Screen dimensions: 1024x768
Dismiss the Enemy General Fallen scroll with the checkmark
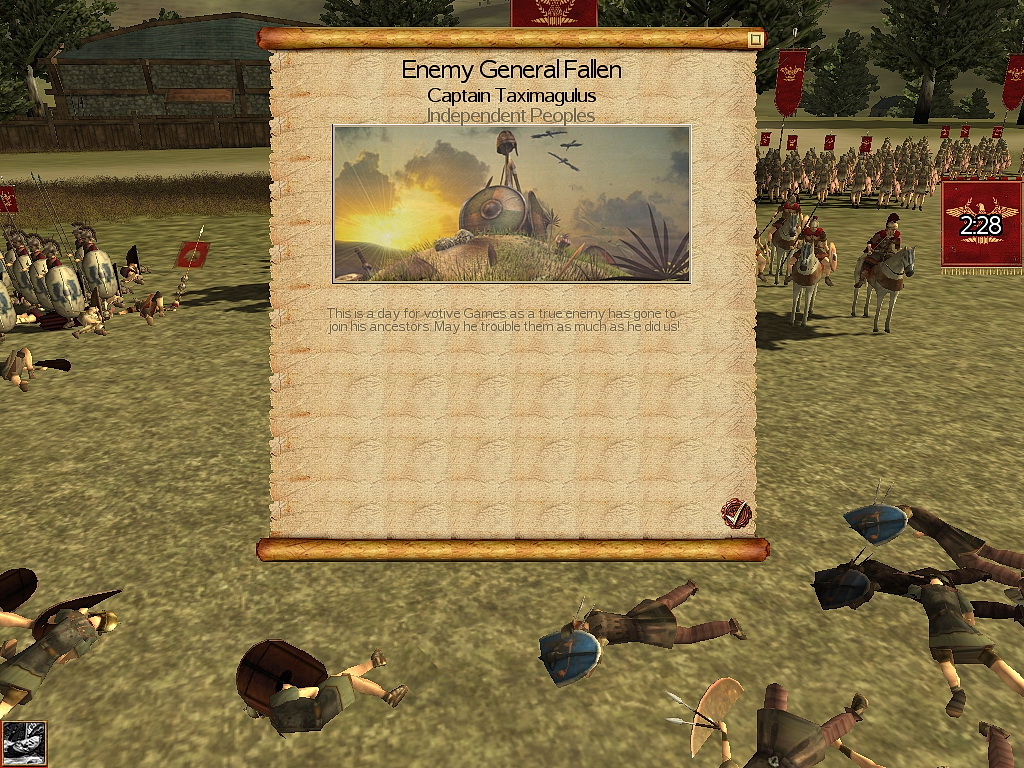pos(736,514)
